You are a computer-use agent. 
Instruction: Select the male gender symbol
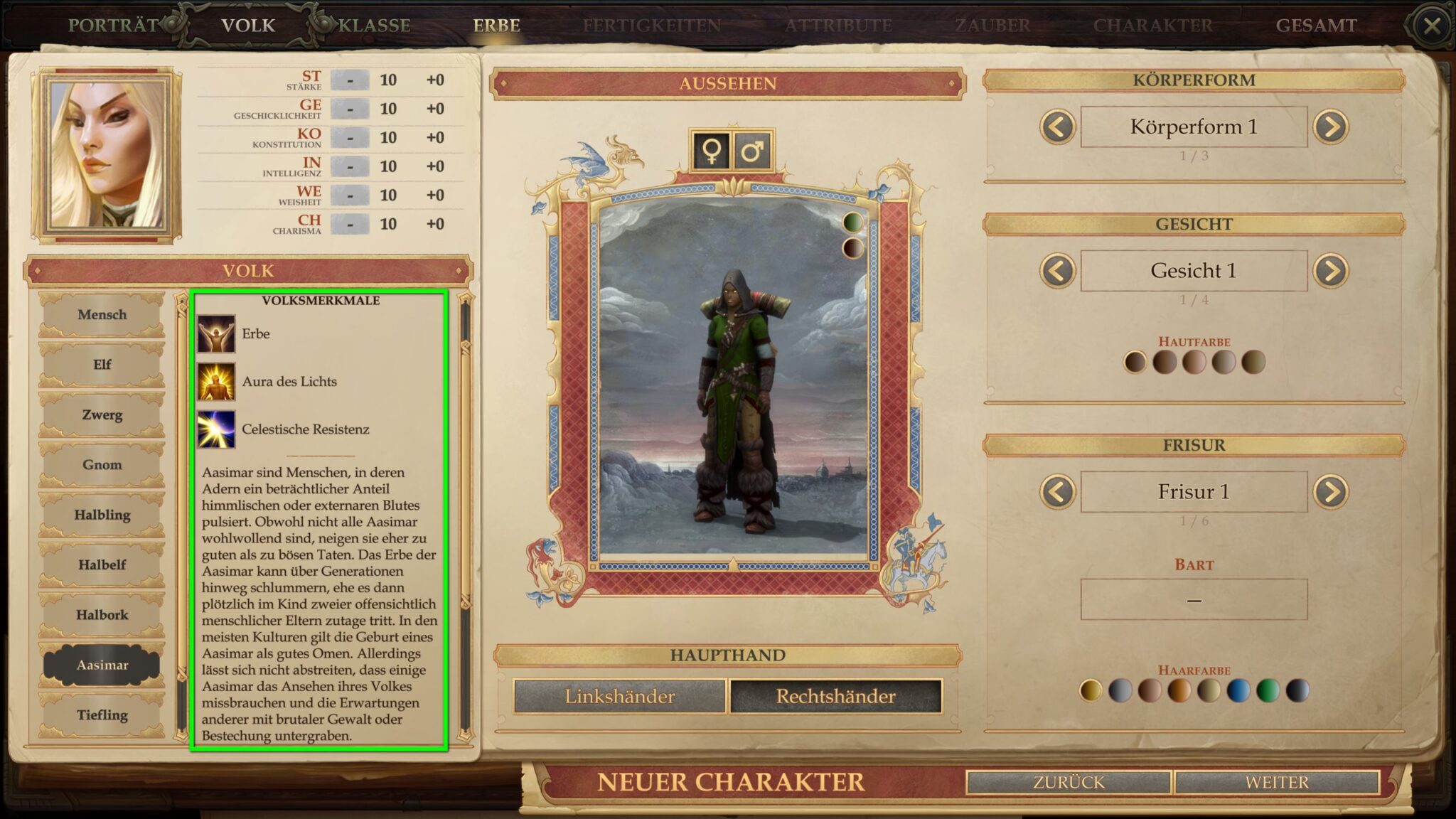coord(753,150)
